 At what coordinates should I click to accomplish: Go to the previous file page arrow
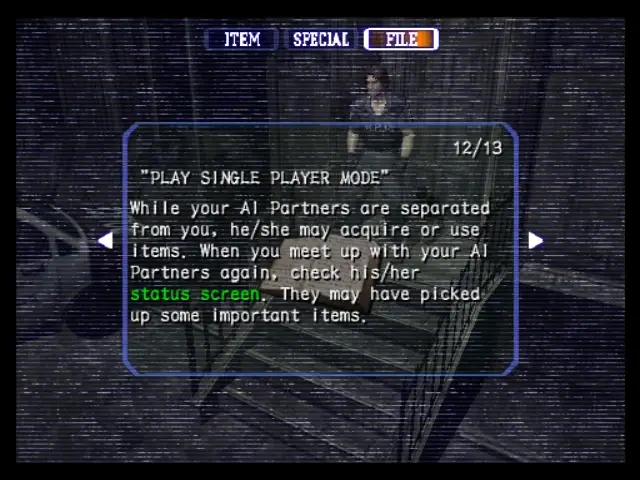pos(105,240)
